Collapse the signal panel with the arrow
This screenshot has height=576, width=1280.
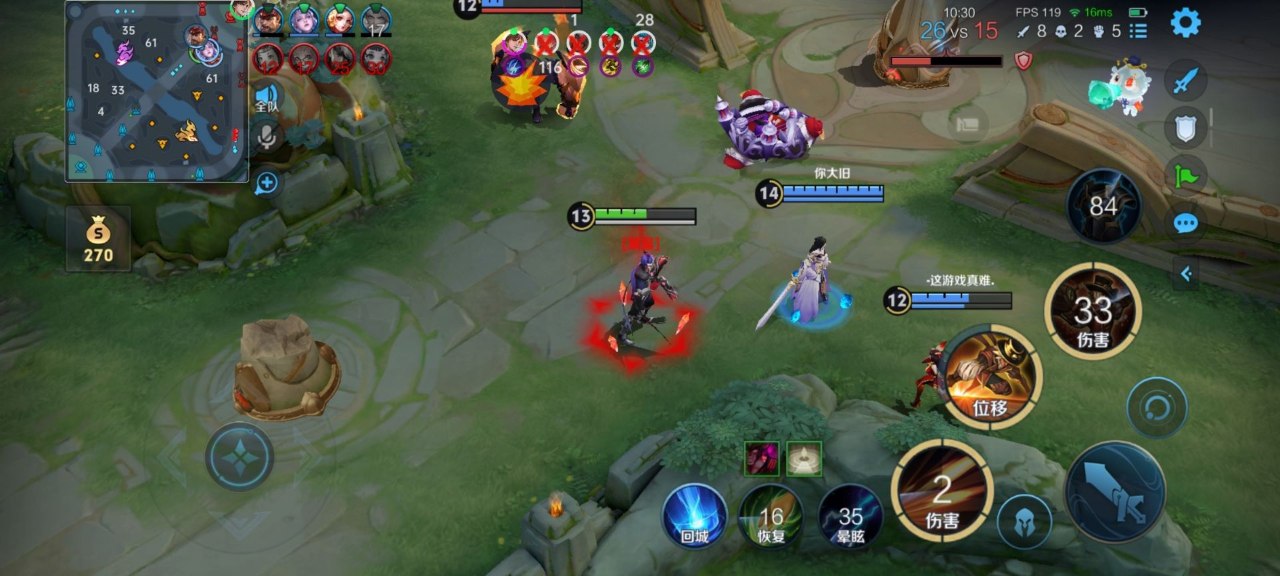click(1185, 273)
